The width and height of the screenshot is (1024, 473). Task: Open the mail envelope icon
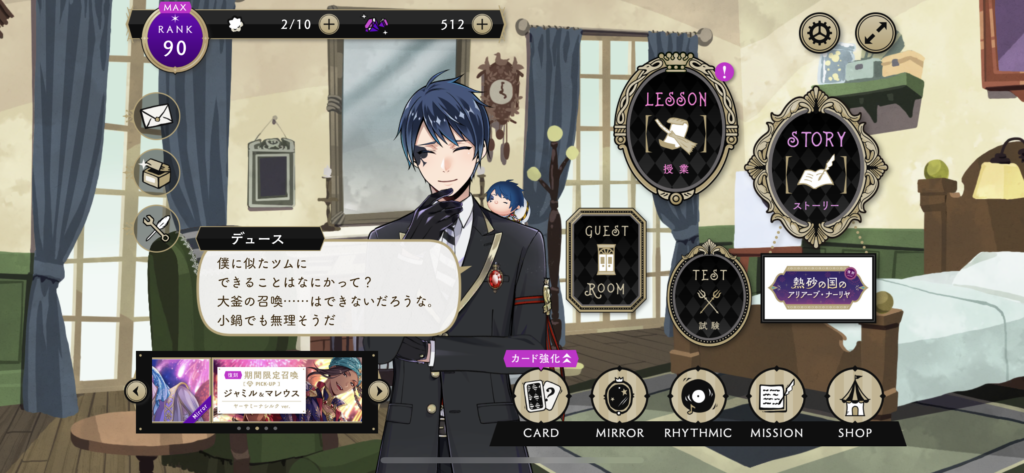[x=157, y=116]
